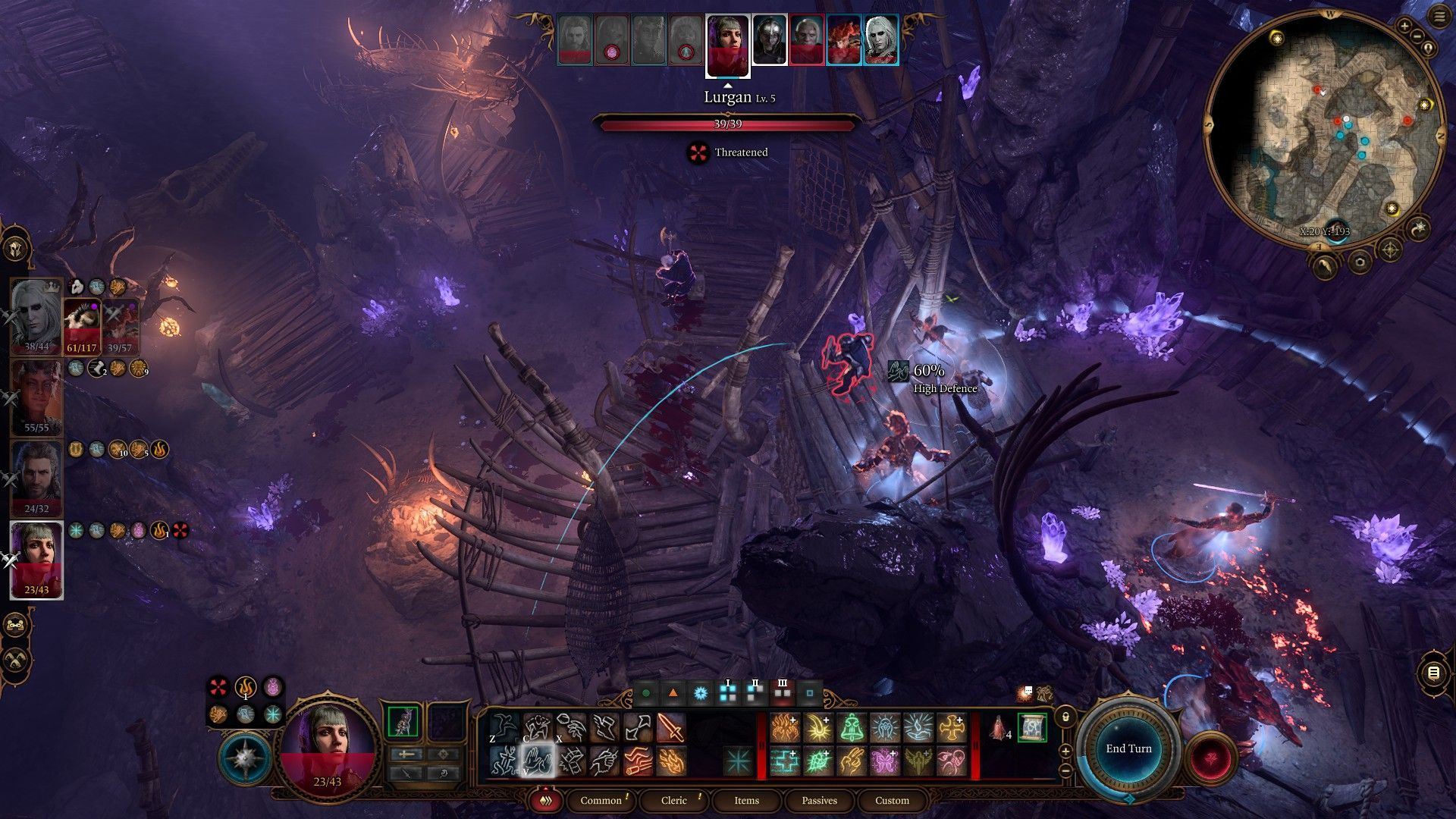Switch to the Cleric hotbar tab
Image resolution: width=1456 pixels, height=819 pixels.
pyautogui.click(x=673, y=800)
